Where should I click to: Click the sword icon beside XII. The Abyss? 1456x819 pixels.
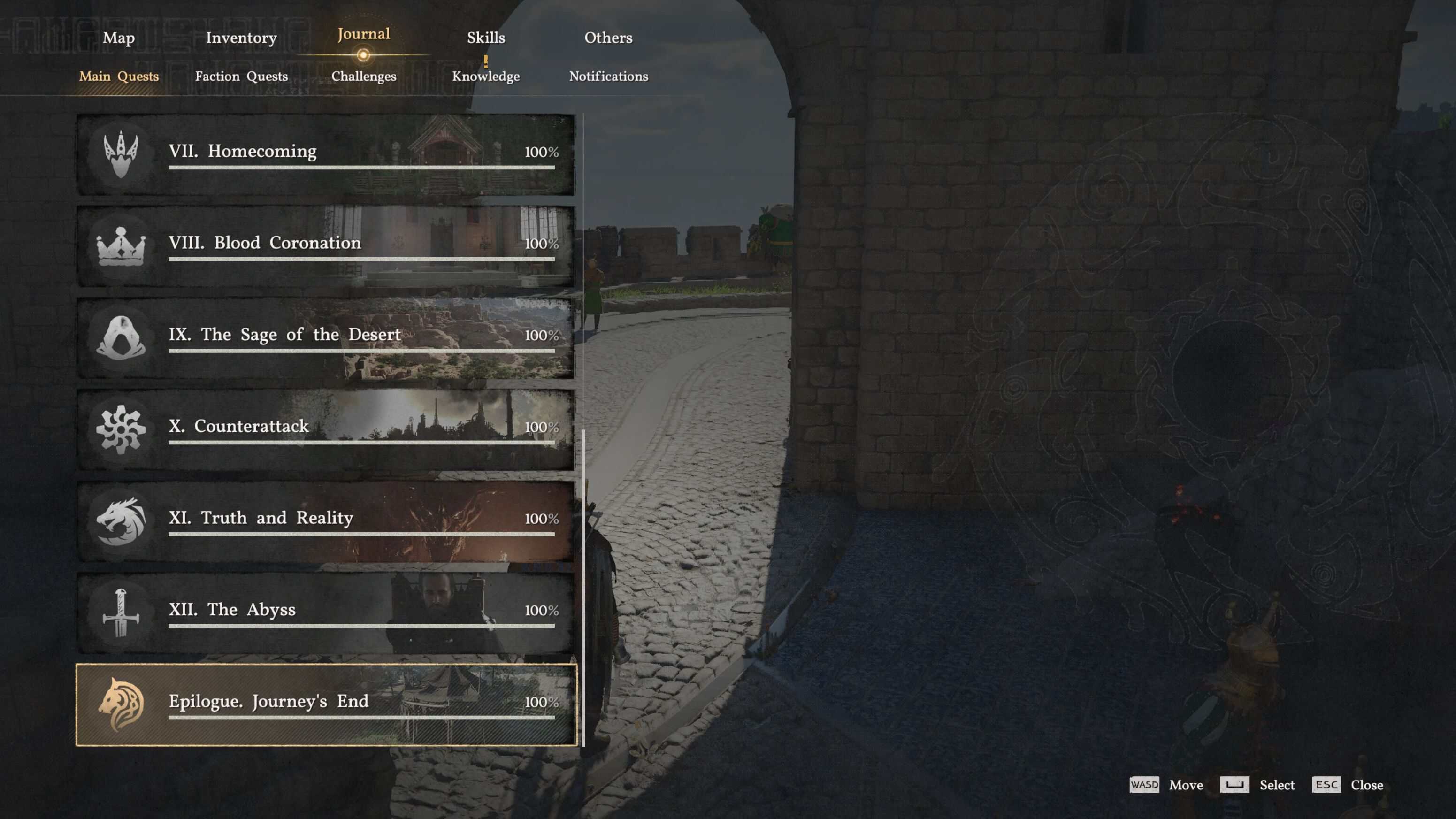[x=122, y=611]
